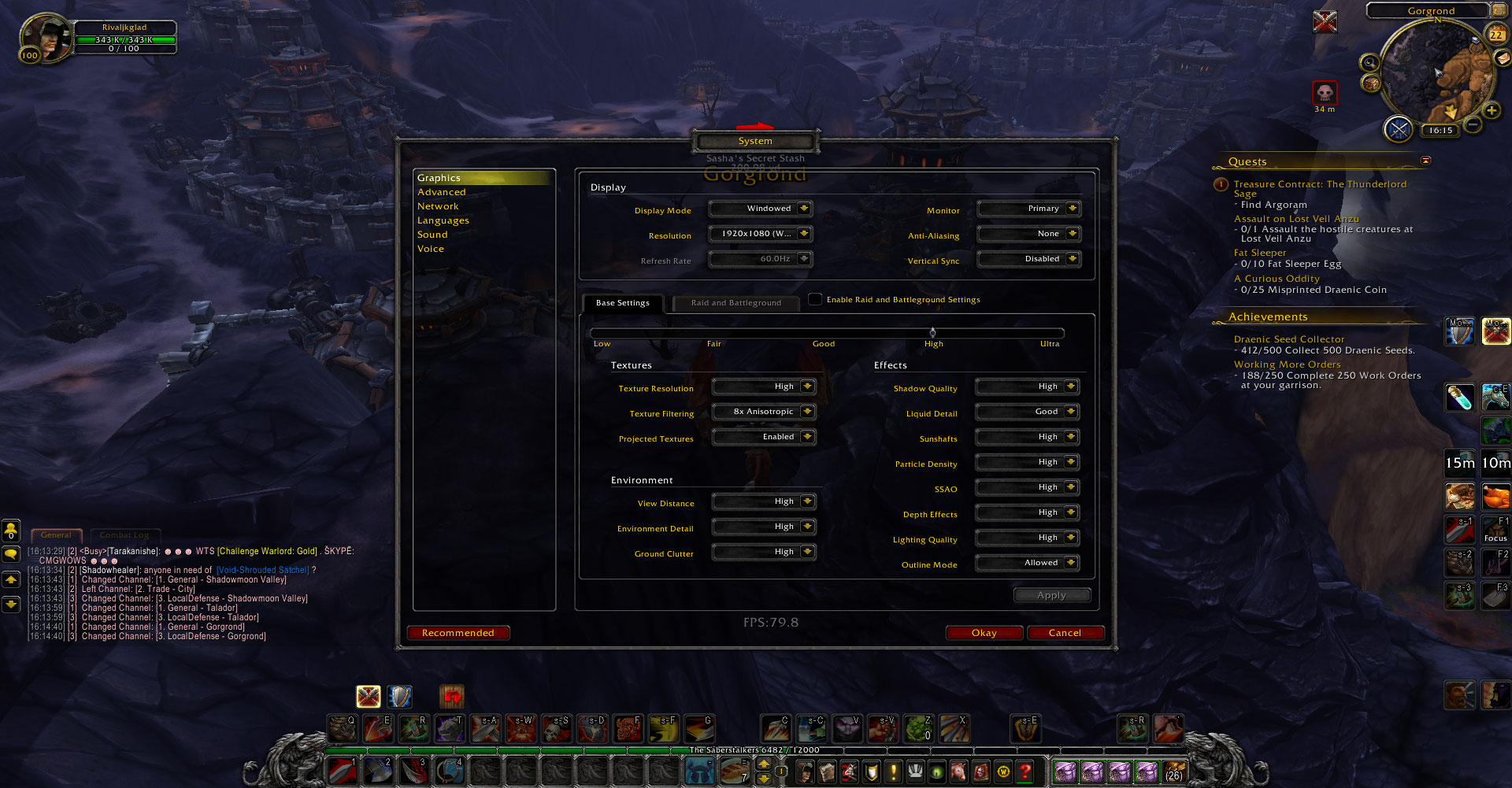Open the purple soul shard bag slot
Screen dimensions: 1512x788
coord(1065,773)
